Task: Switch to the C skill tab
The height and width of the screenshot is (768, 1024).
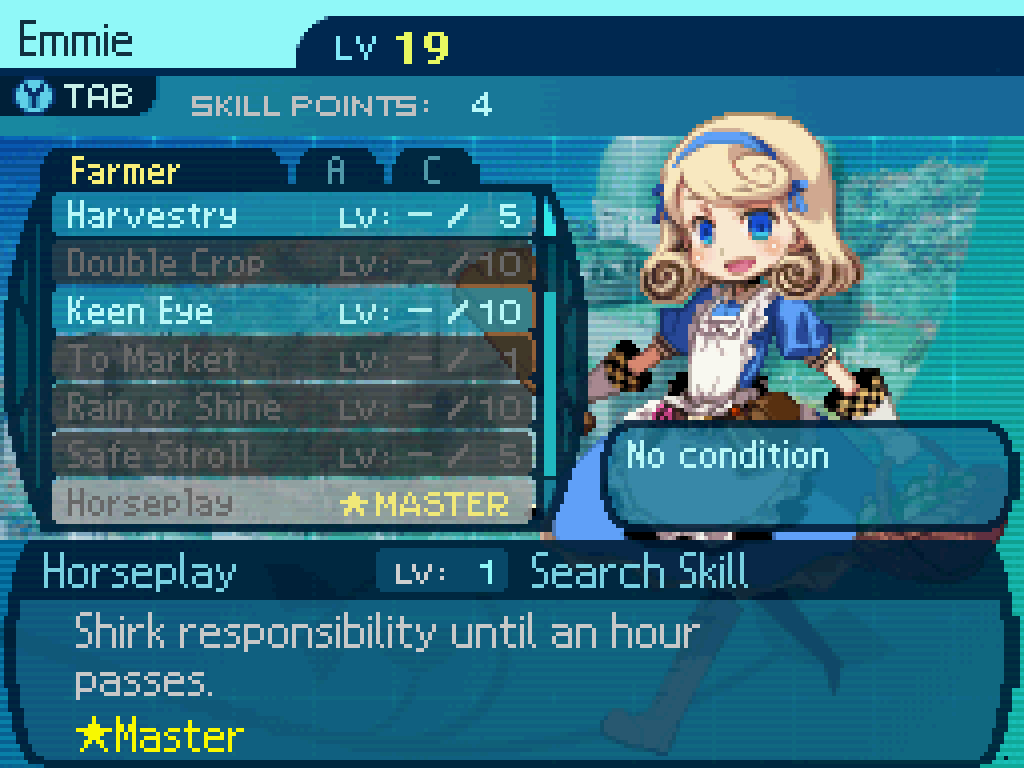Action: click(431, 171)
